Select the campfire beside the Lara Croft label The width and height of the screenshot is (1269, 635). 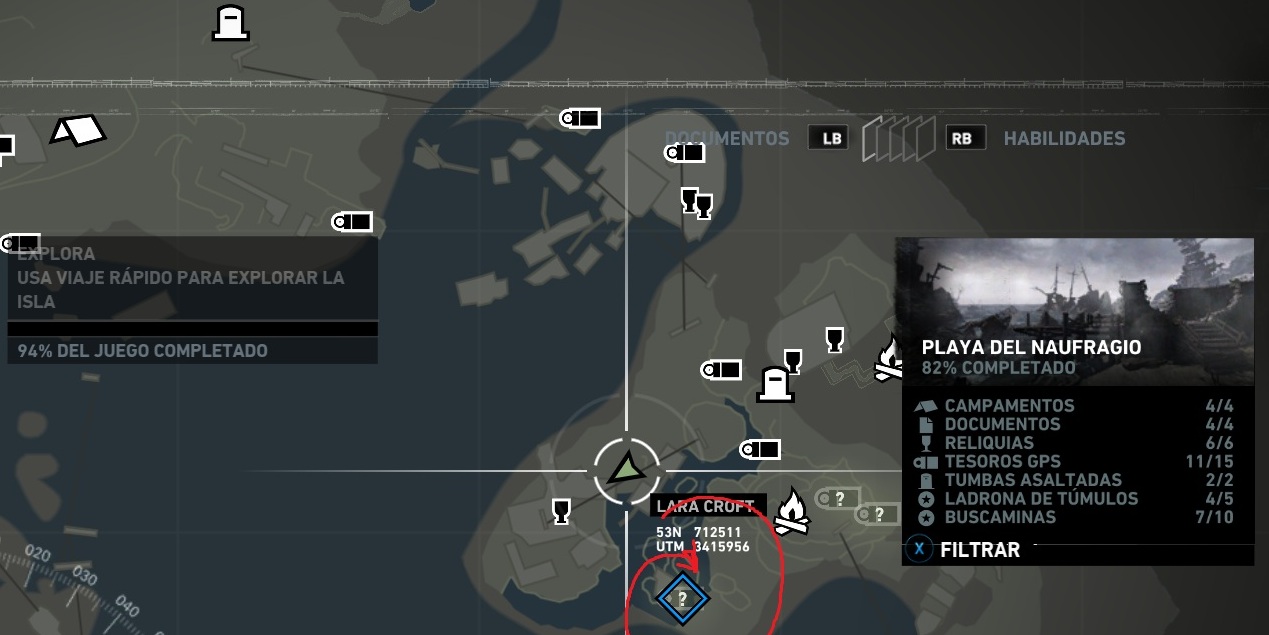792,510
